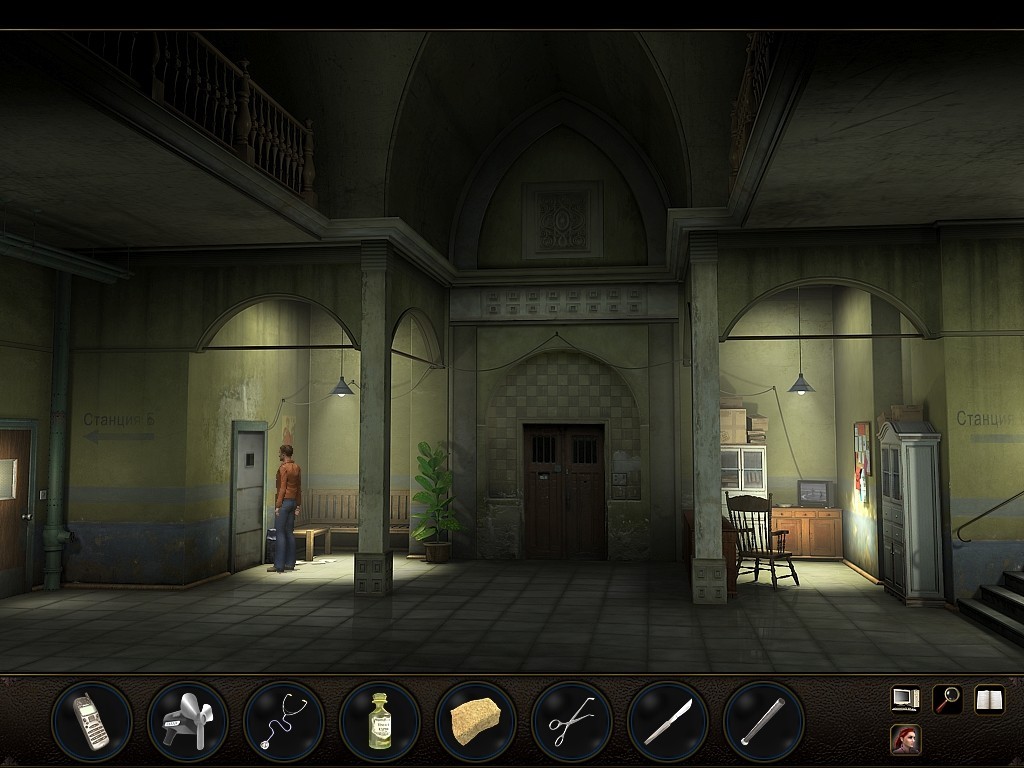
Task: Select the mobile phone inventory item
Action: (x=91, y=721)
